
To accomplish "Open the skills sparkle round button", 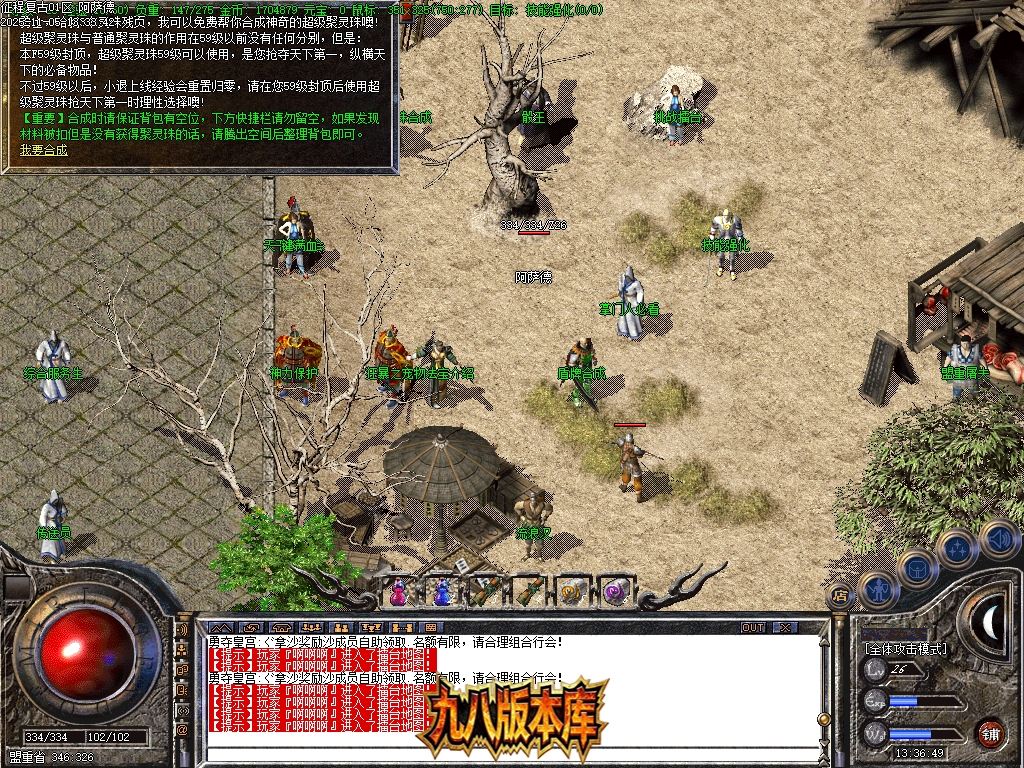I will click(x=958, y=549).
